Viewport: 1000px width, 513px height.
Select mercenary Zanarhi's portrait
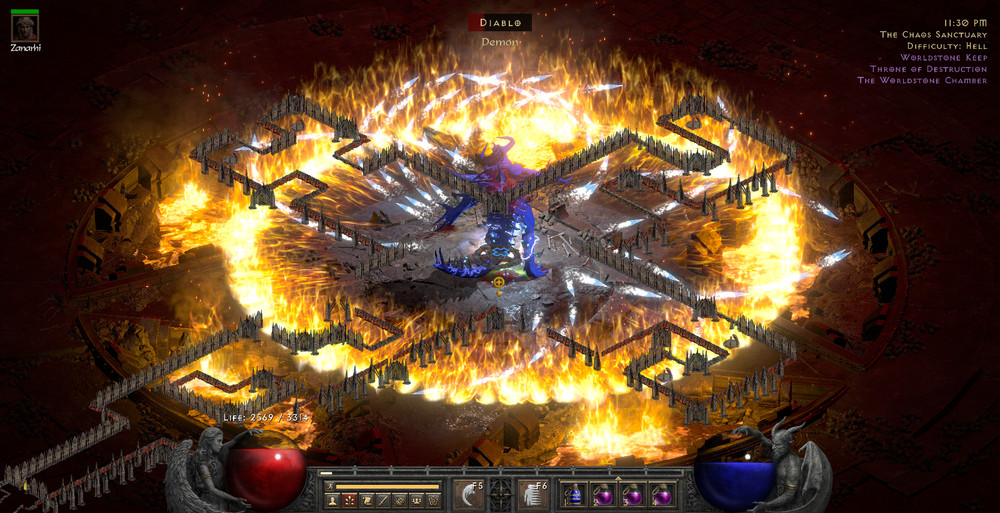[x=25, y=27]
